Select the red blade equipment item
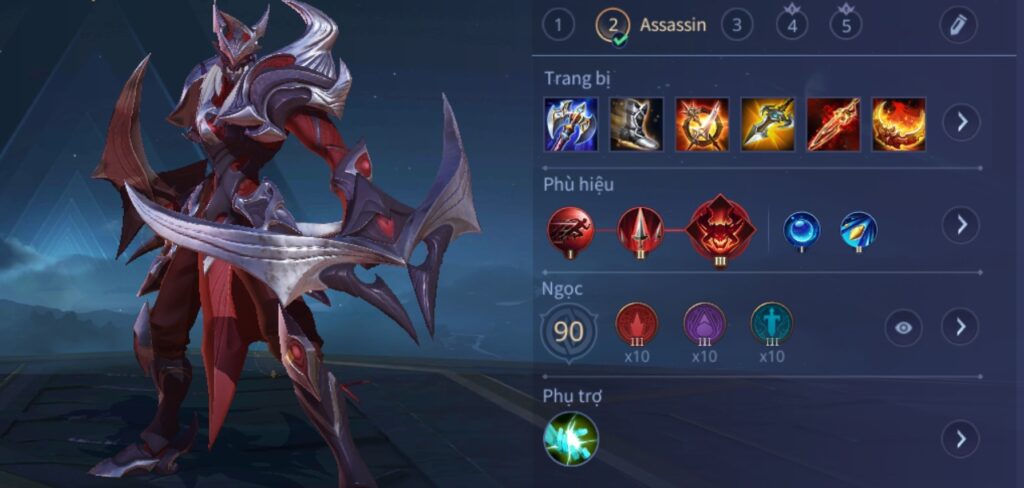 pos(833,124)
